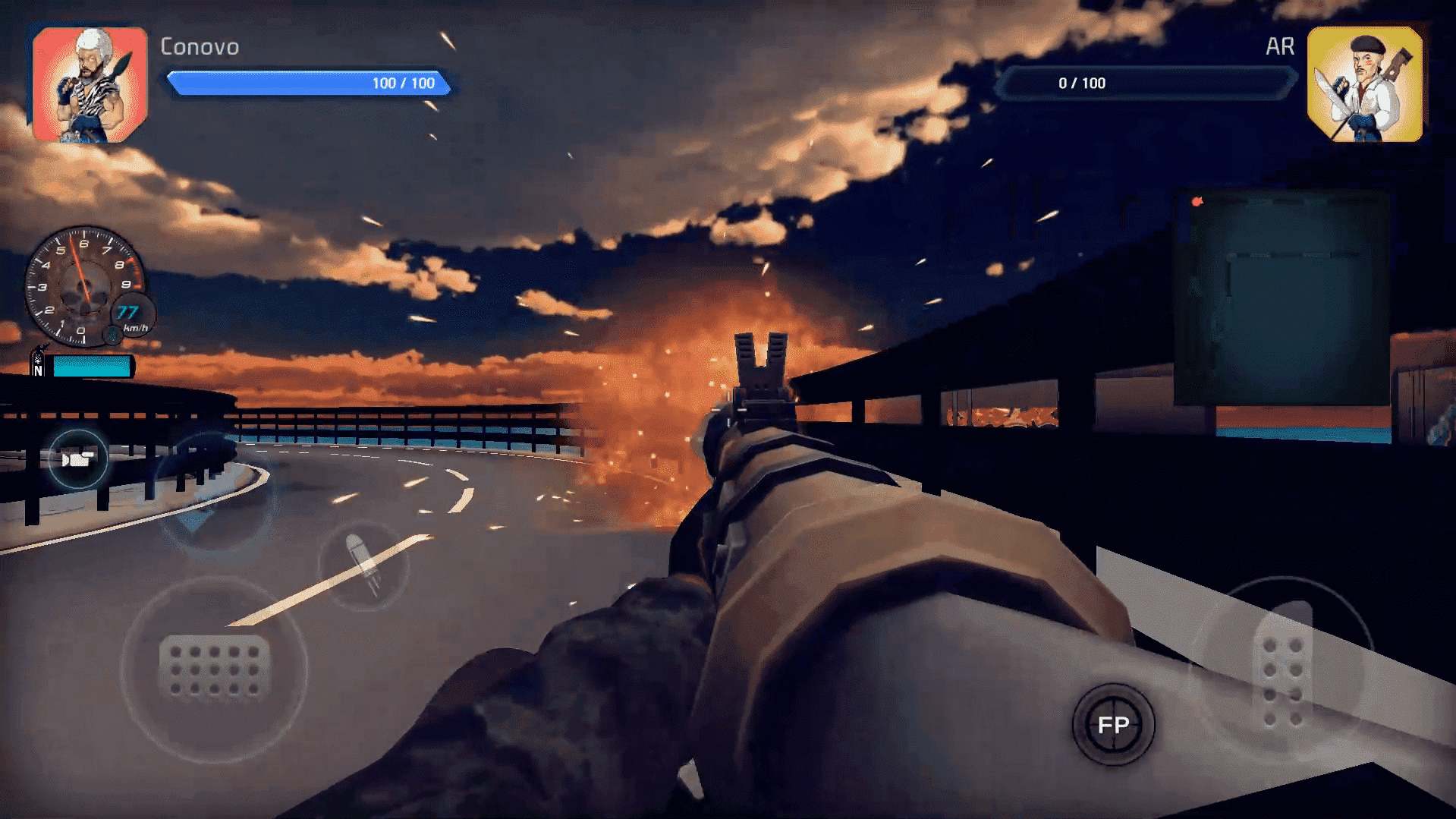Select Conovo's player portrait
The width and height of the screenshot is (1456, 819).
90,84
